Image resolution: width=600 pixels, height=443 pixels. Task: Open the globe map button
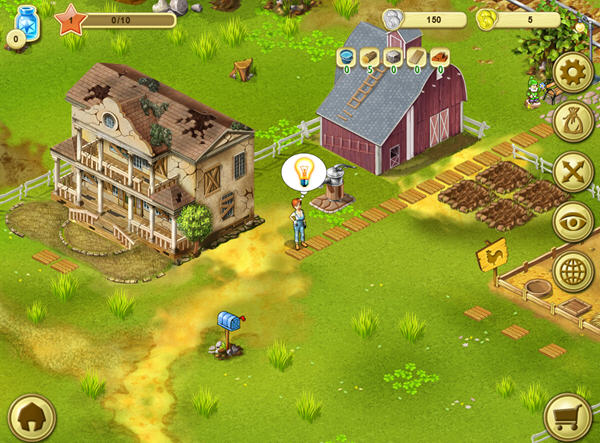coord(573,271)
